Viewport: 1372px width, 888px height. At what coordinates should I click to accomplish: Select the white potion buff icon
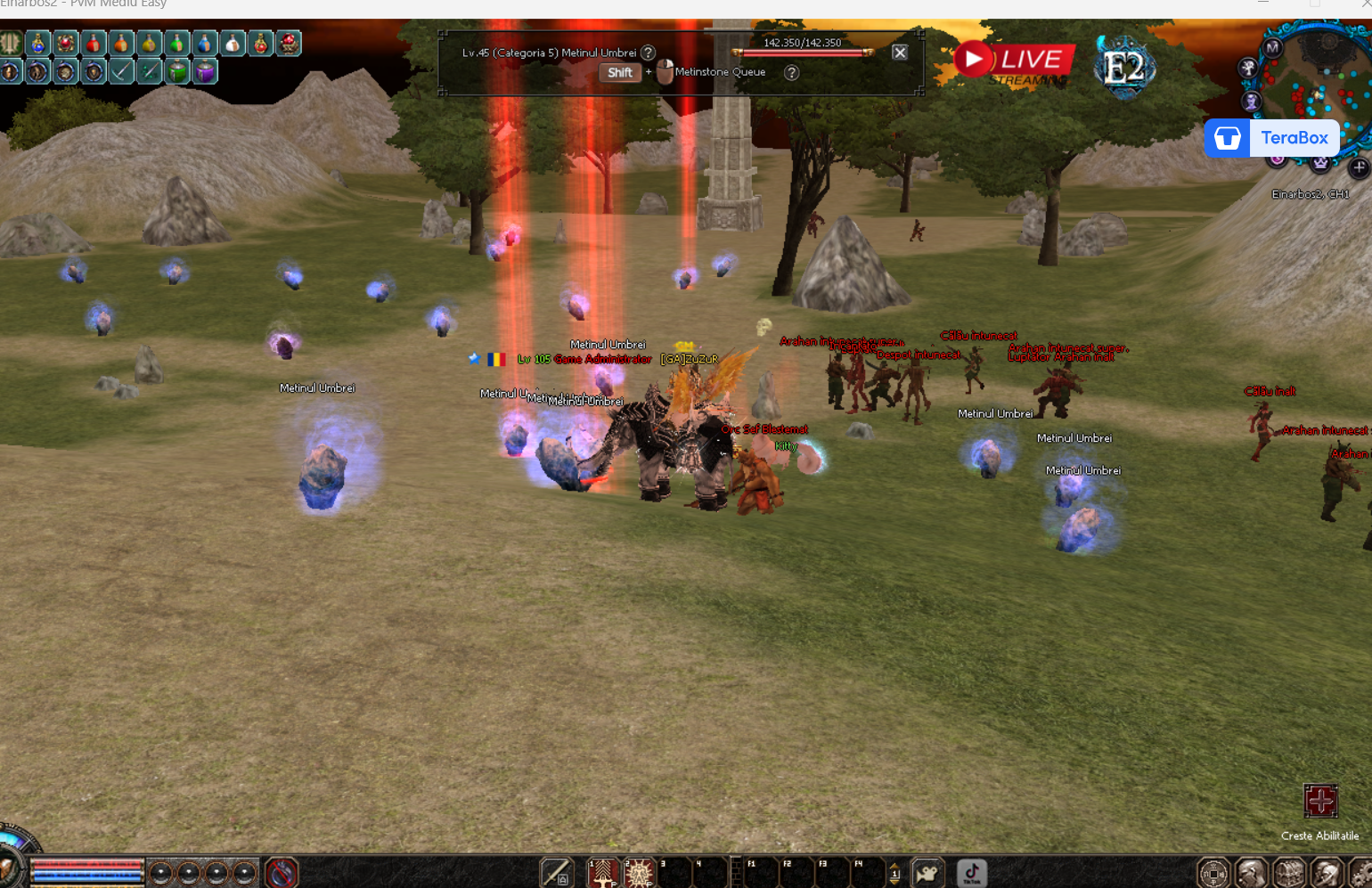[233, 43]
